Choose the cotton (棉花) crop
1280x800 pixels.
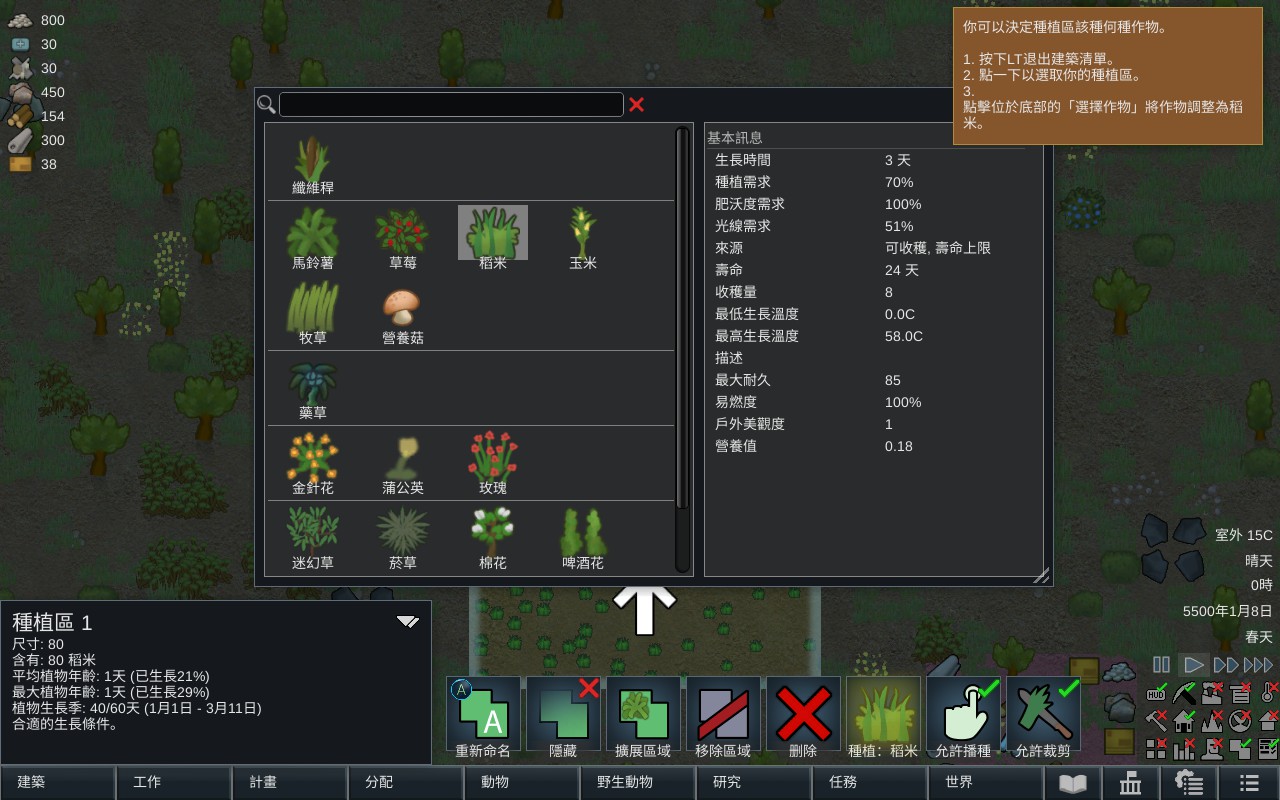pos(493,538)
